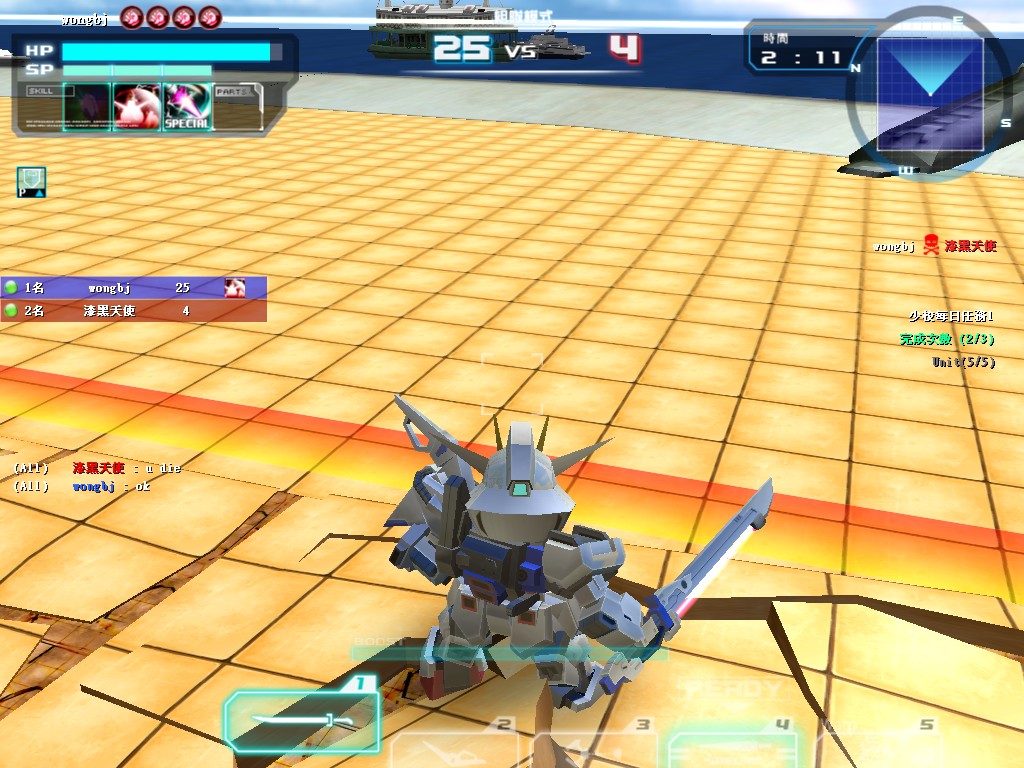Select weapon slot 1 with the sword
Viewport: 1024px width, 768px height.
point(302,720)
